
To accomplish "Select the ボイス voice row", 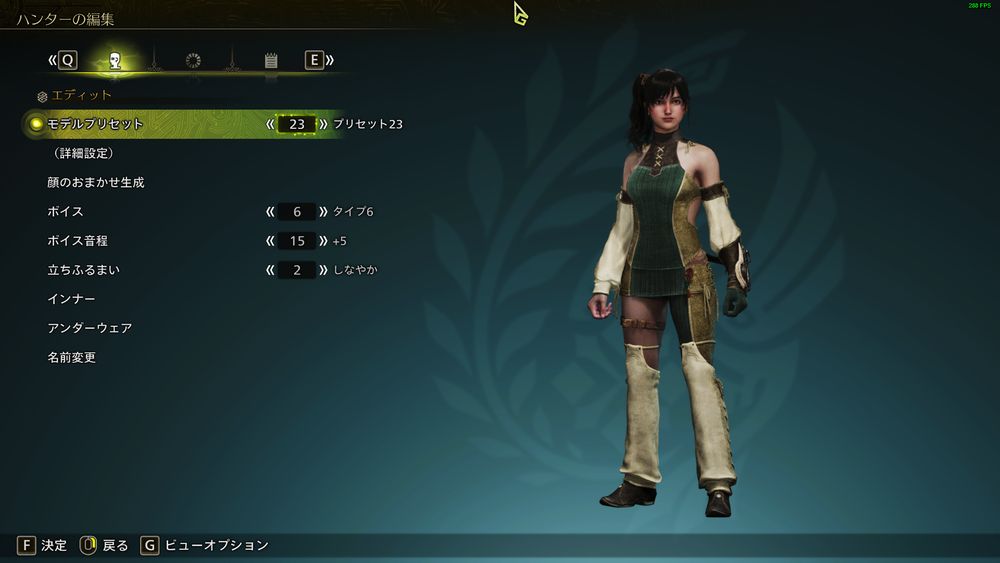I will pos(65,212).
